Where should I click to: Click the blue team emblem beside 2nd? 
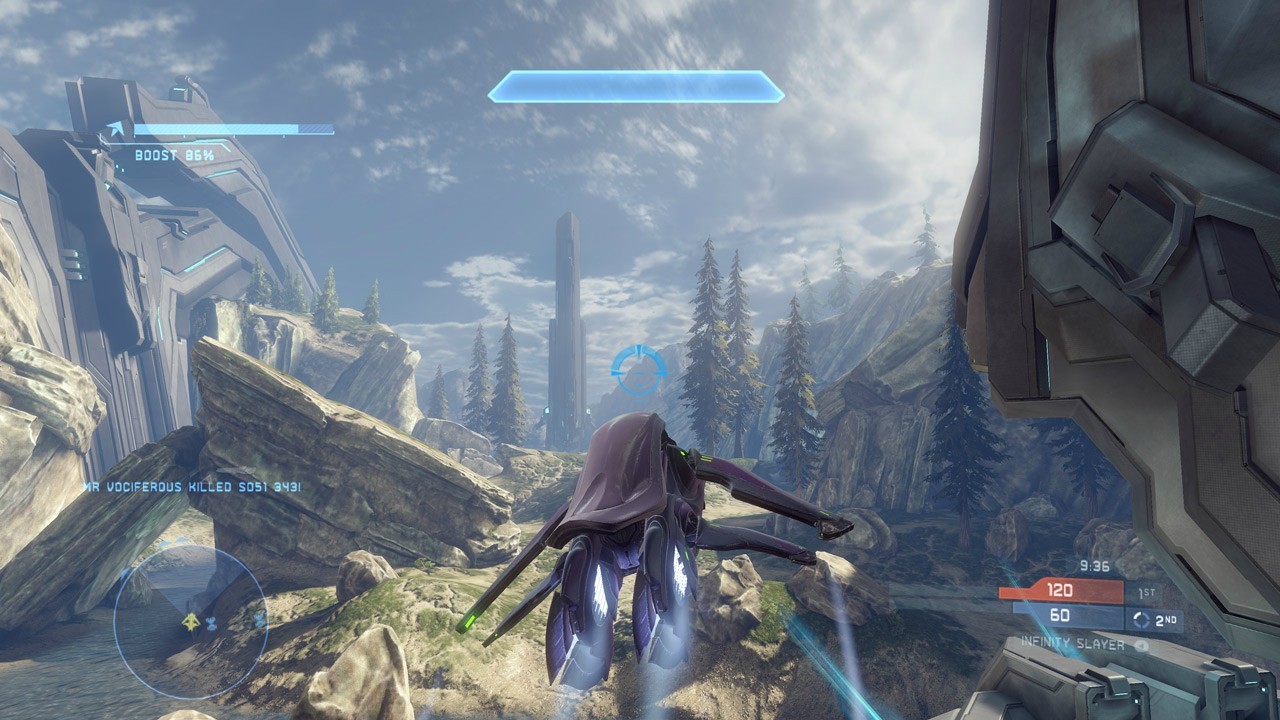point(1142,620)
